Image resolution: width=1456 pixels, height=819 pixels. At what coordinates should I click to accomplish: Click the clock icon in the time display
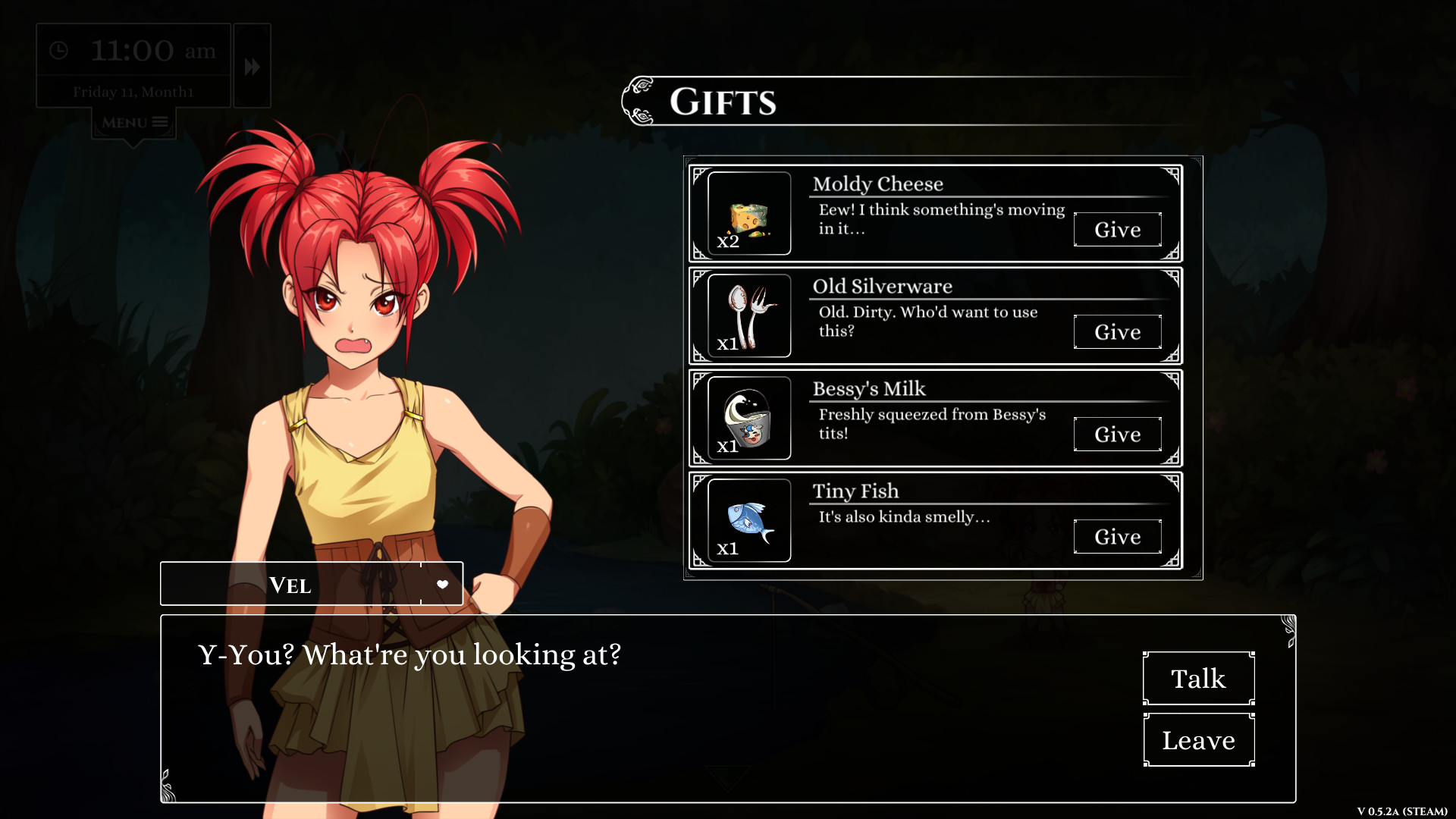click(60, 51)
